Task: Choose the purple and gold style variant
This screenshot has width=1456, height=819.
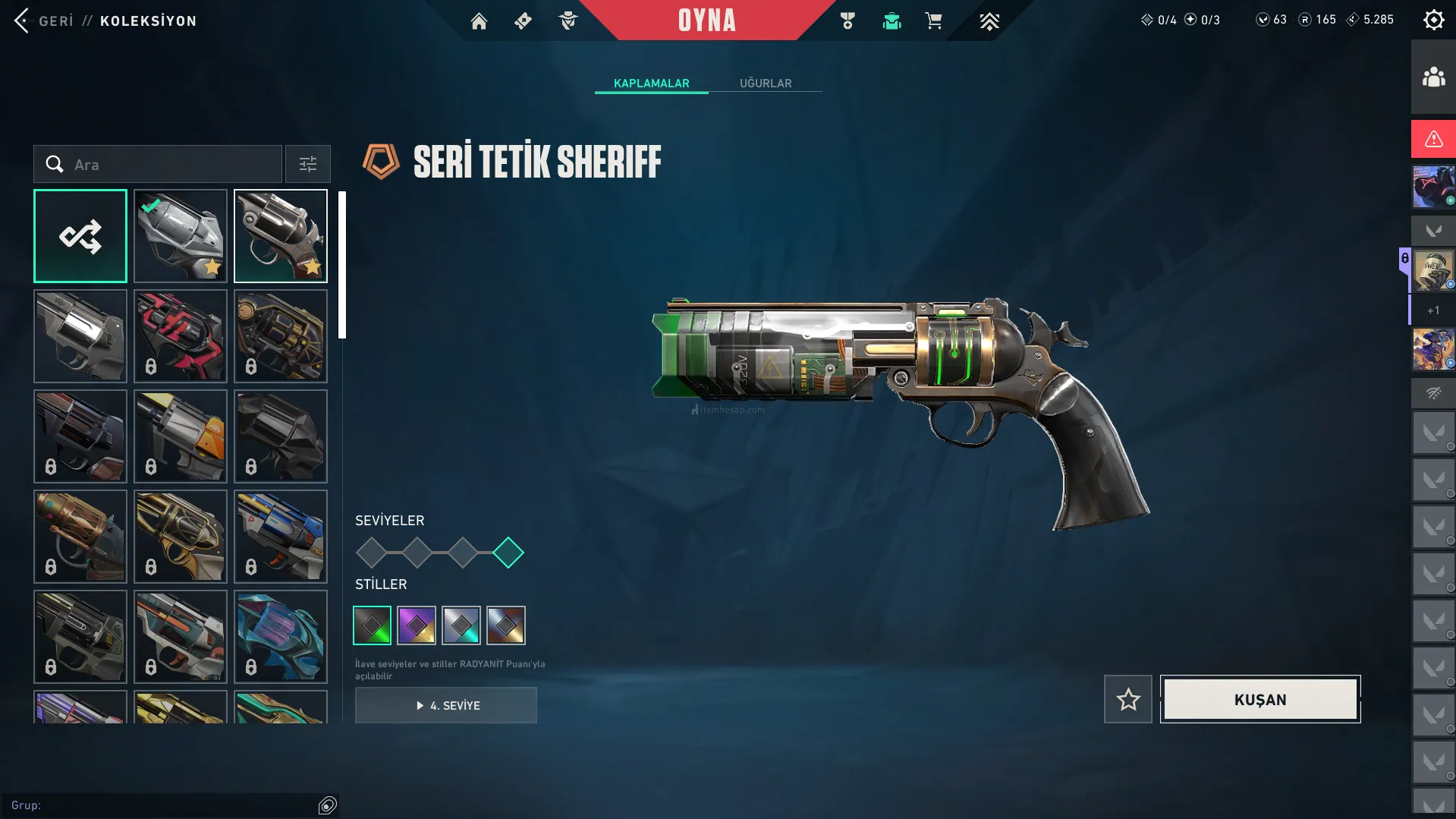Action: tap(417, 625)
